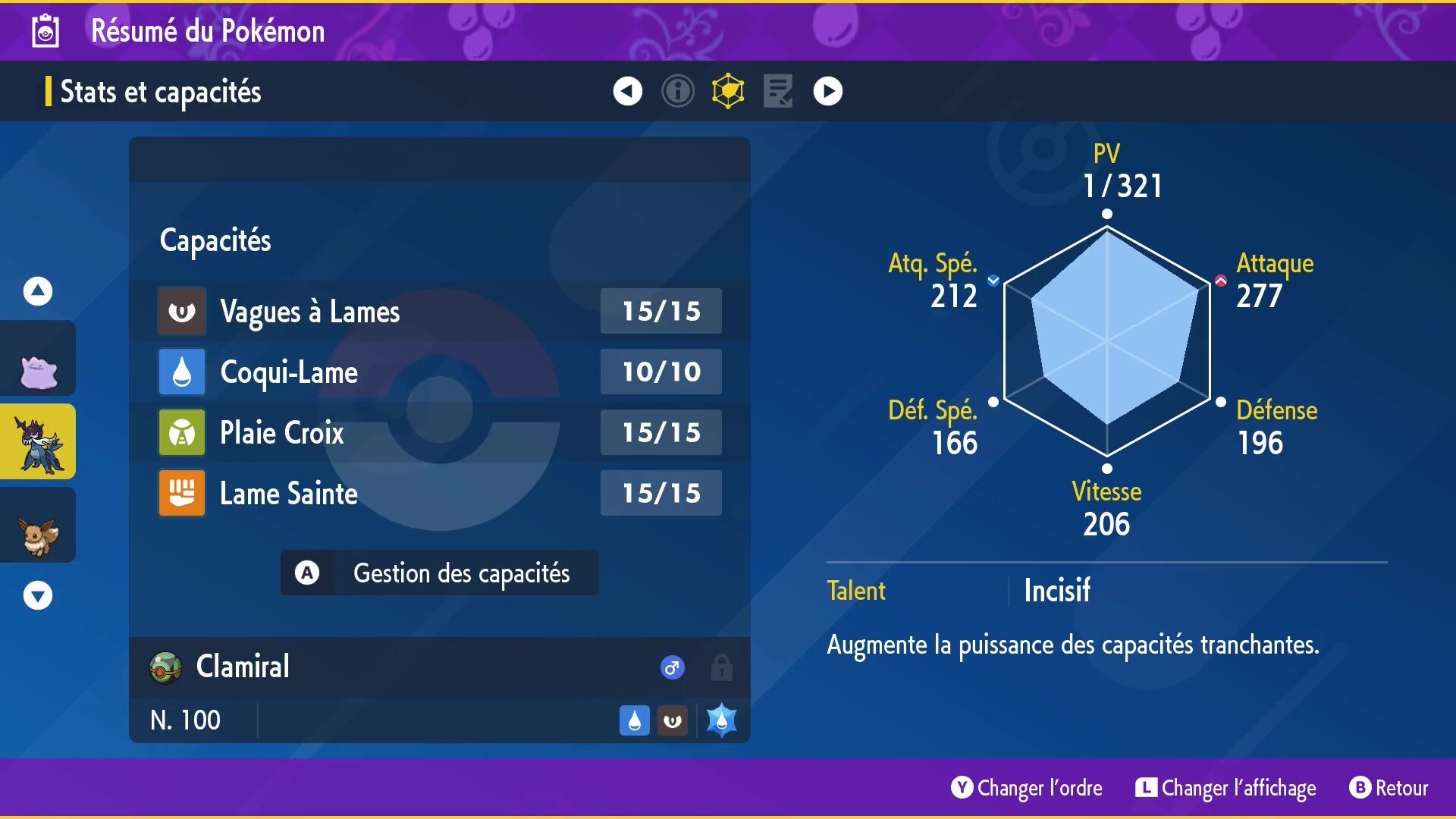Click the lock icon beside the gender symbol
This screenshot has width=1456, height=819.
[720, 667]
